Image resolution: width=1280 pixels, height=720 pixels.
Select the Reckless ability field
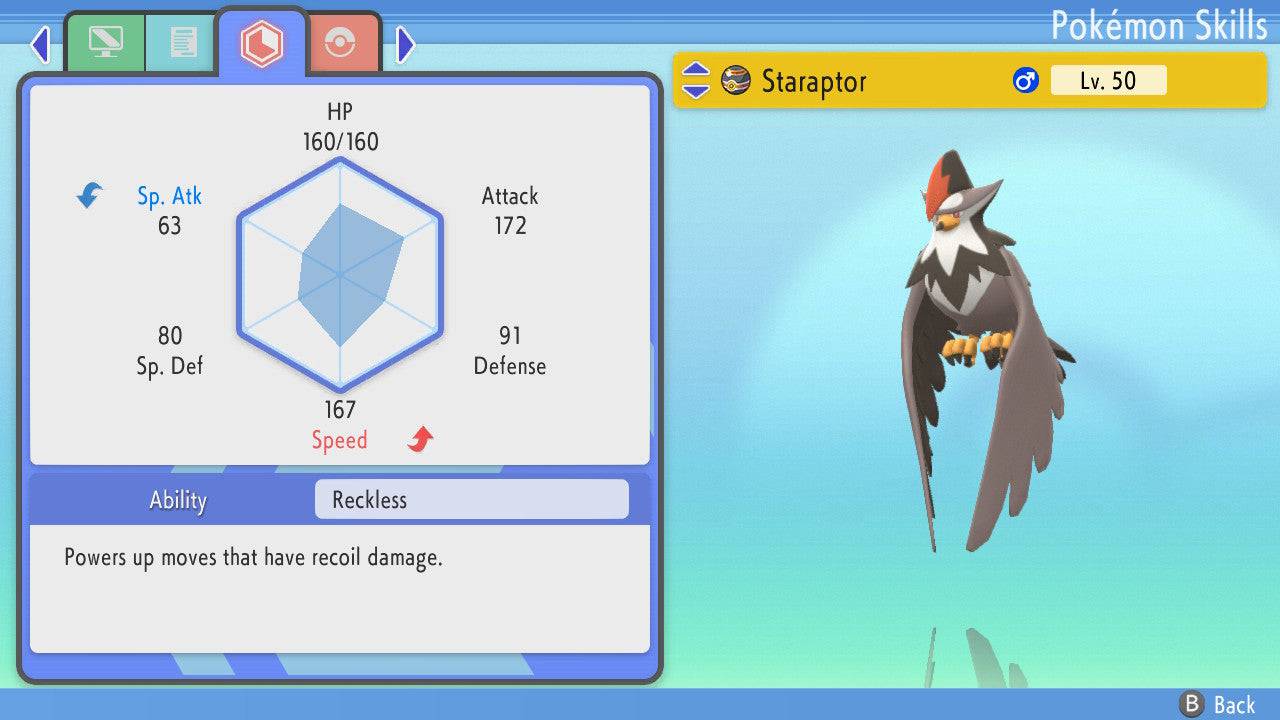click(x=471, y=500)
